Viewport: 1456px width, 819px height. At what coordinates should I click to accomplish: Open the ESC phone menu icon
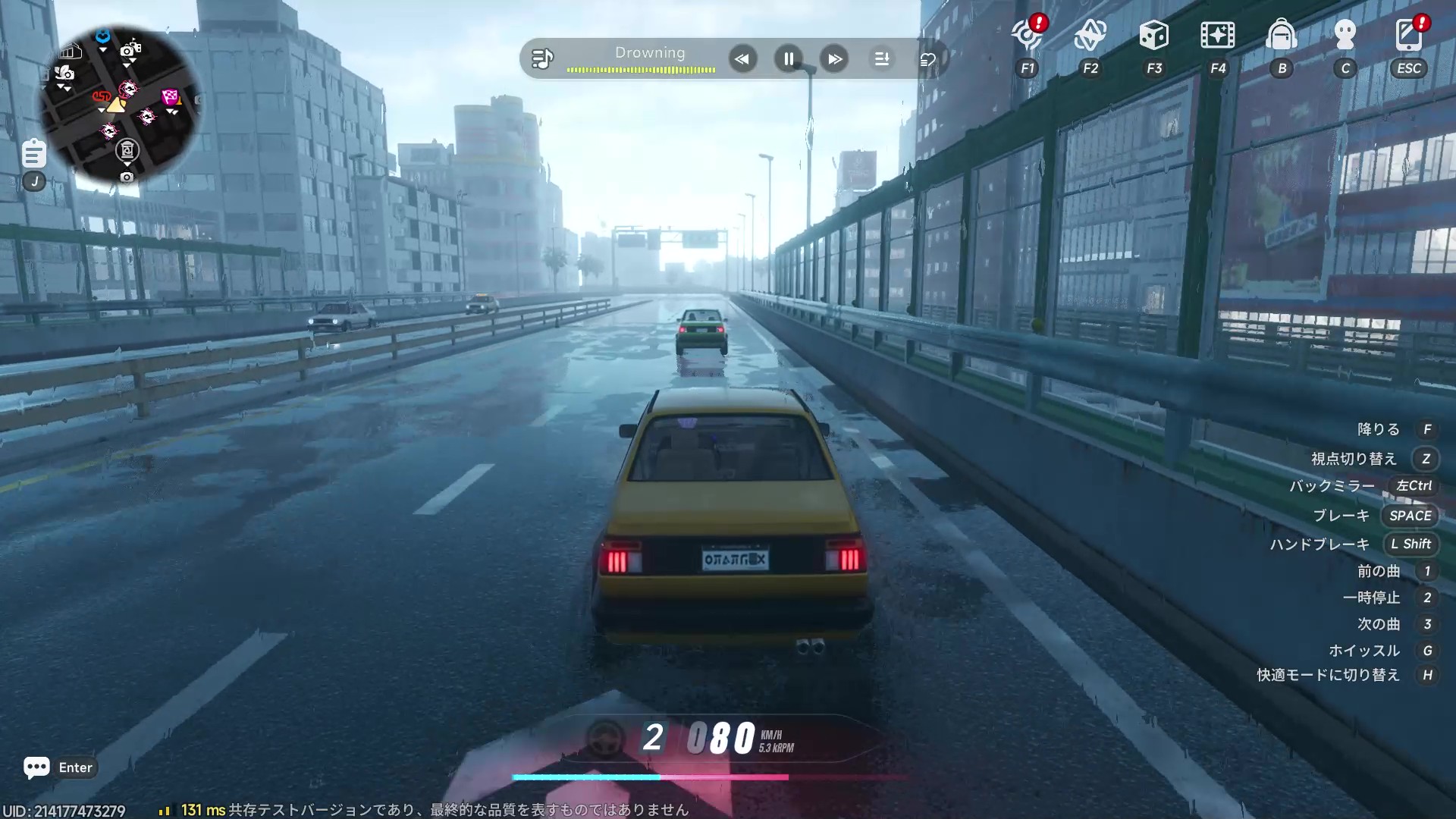1408,35
